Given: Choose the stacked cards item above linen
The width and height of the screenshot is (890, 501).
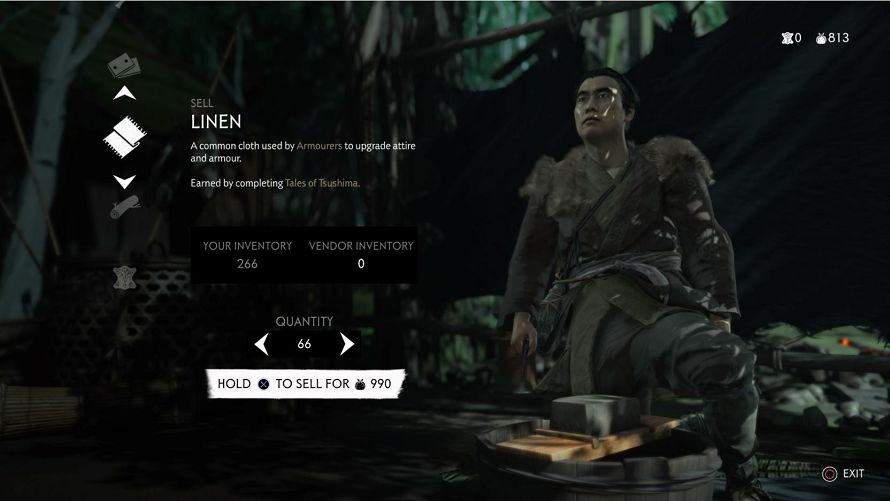Looking at the screenshot, I should point(124,66).
